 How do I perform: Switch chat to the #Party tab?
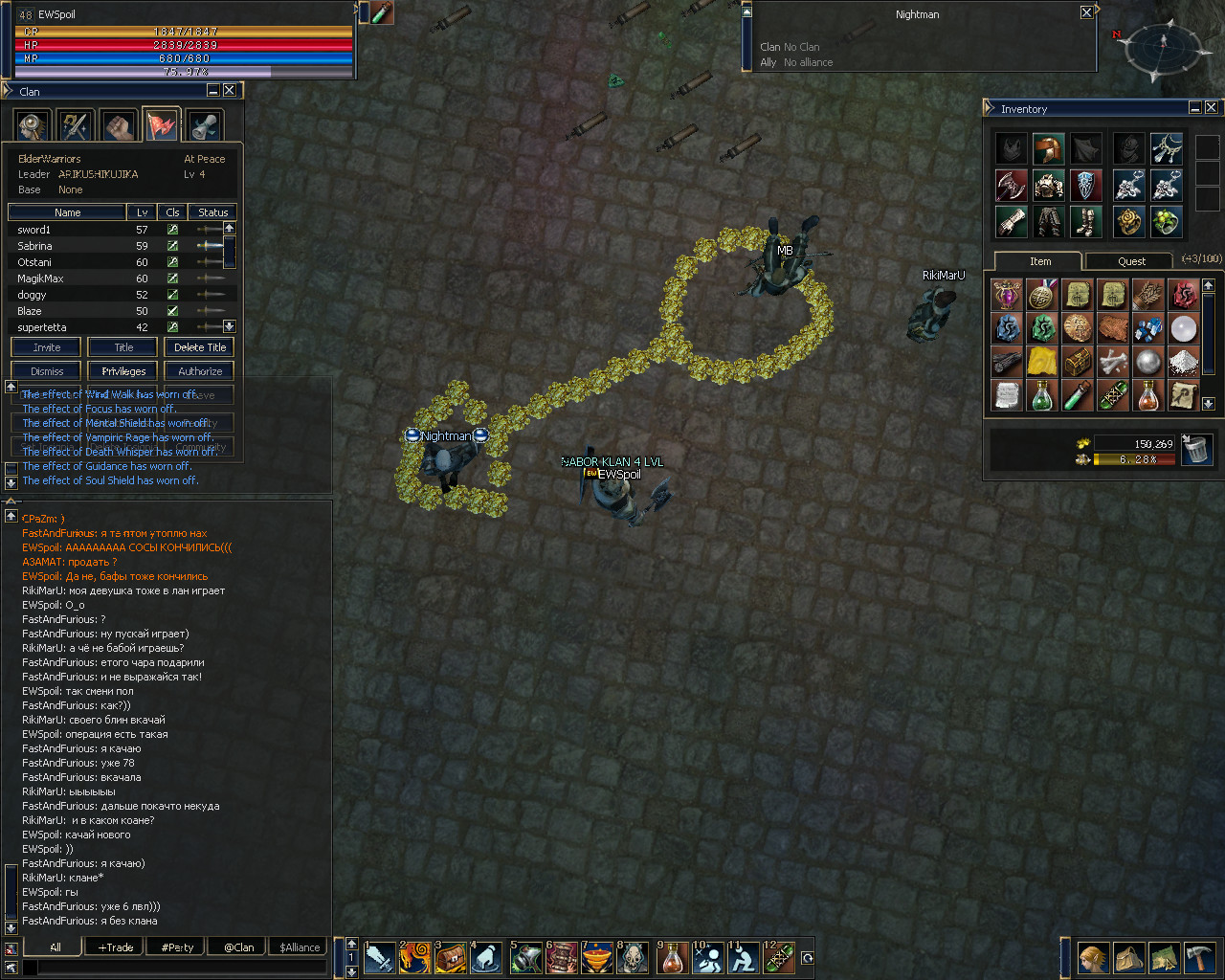point(177,947)
